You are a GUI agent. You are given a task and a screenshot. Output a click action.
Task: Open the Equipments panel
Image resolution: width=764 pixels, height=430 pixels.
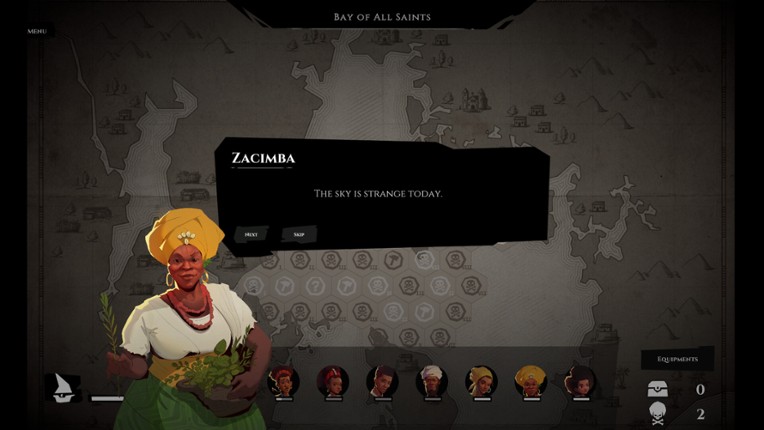pyautogui.click(x=677, y=359)
